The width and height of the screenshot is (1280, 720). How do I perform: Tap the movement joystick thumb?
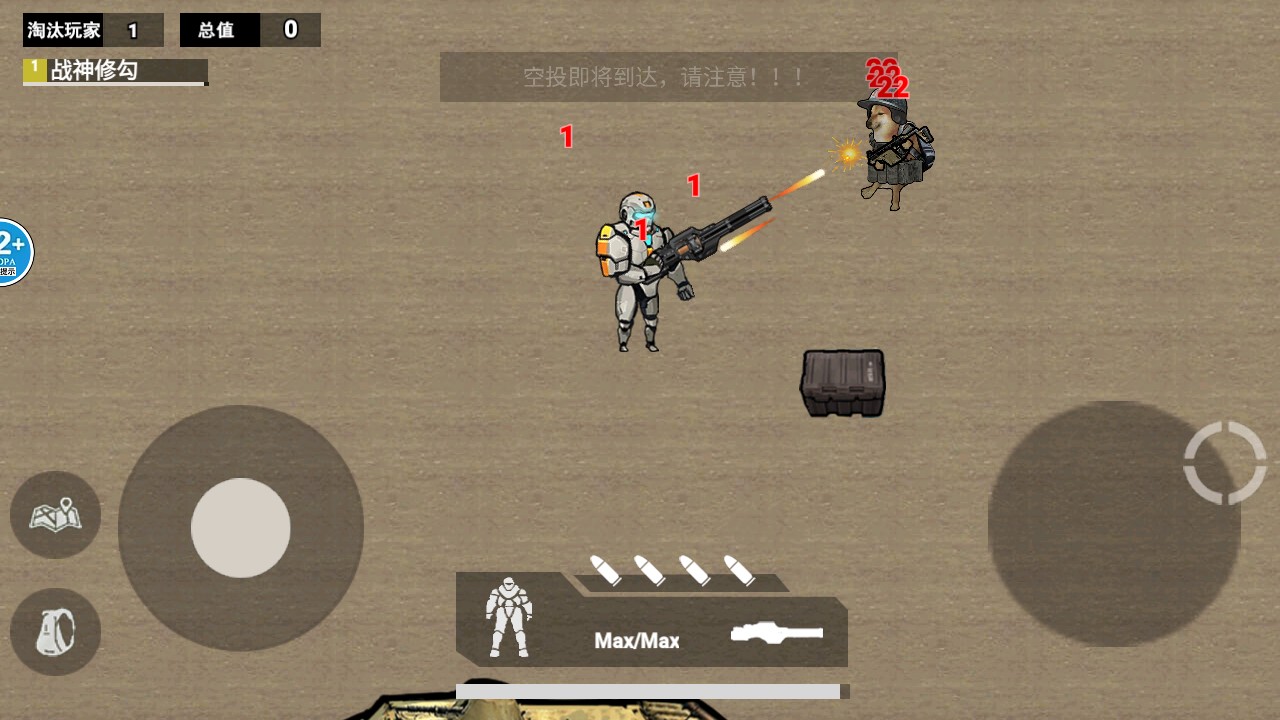point(241,527)
